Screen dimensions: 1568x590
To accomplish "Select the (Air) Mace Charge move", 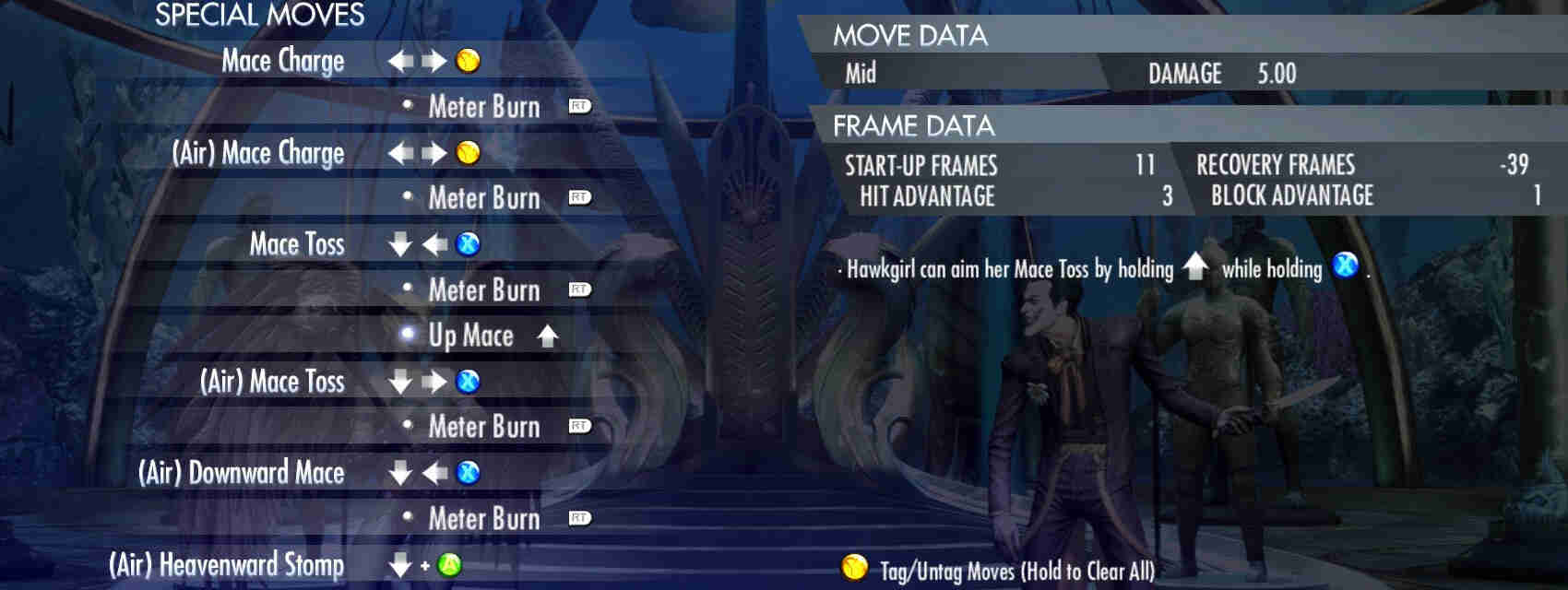I will pos(258,153).
